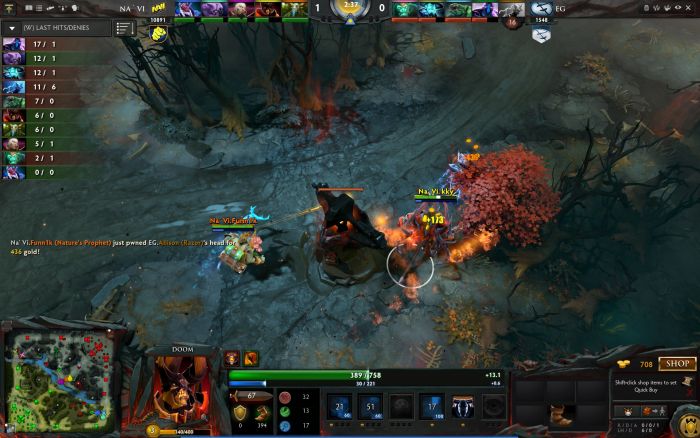Activate Doom's ability showing cooldown 17
The image size is (700, 438).
(432, 405)
